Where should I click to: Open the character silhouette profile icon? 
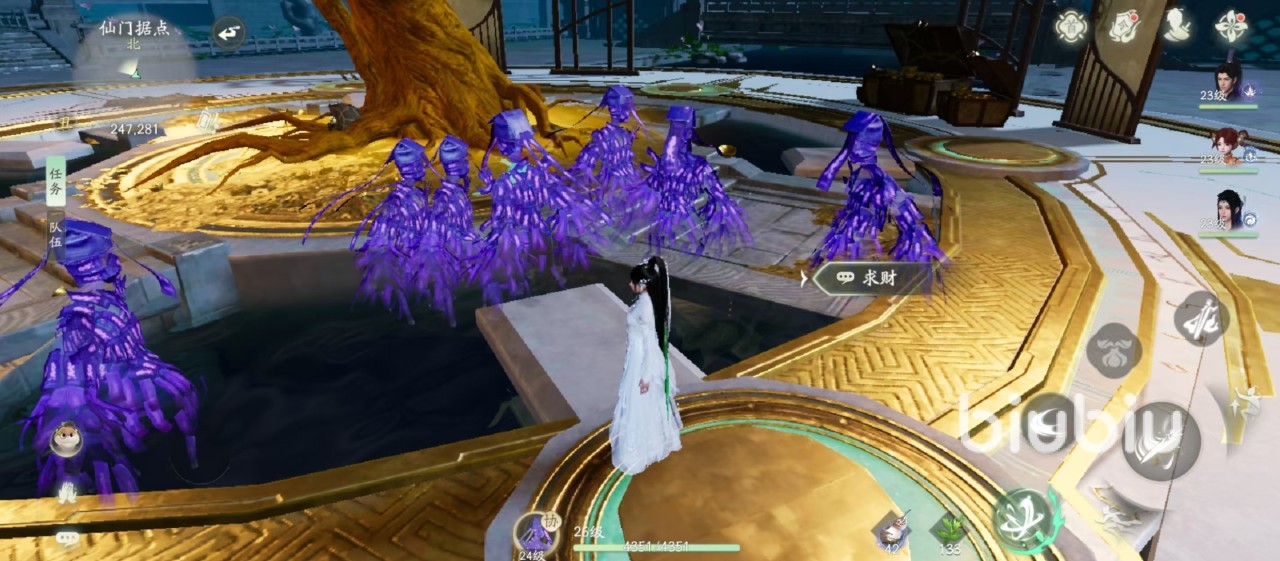1178,26
